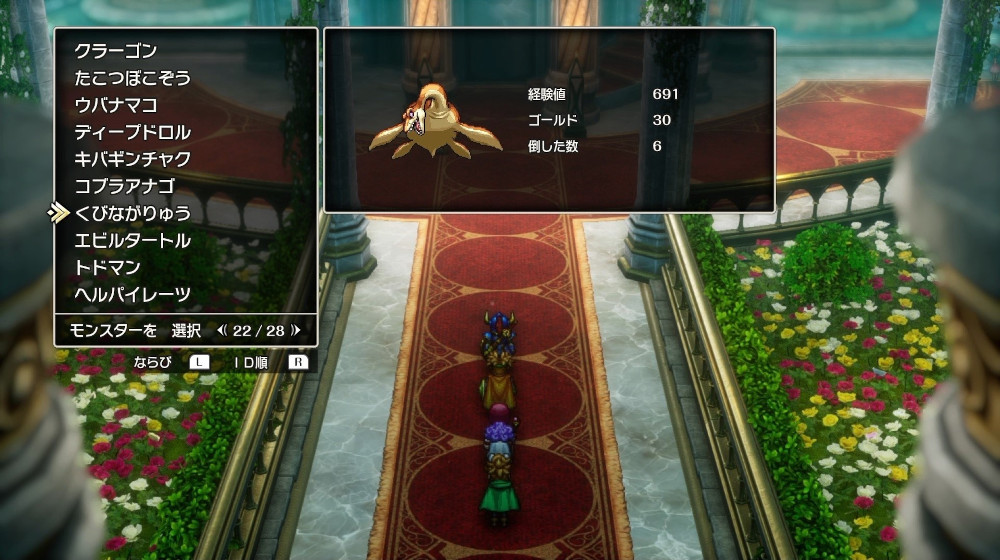Screen dimensions: 1000x560
Task: Click the highlighted くびながりゅう entry
Action: [132, 213]
